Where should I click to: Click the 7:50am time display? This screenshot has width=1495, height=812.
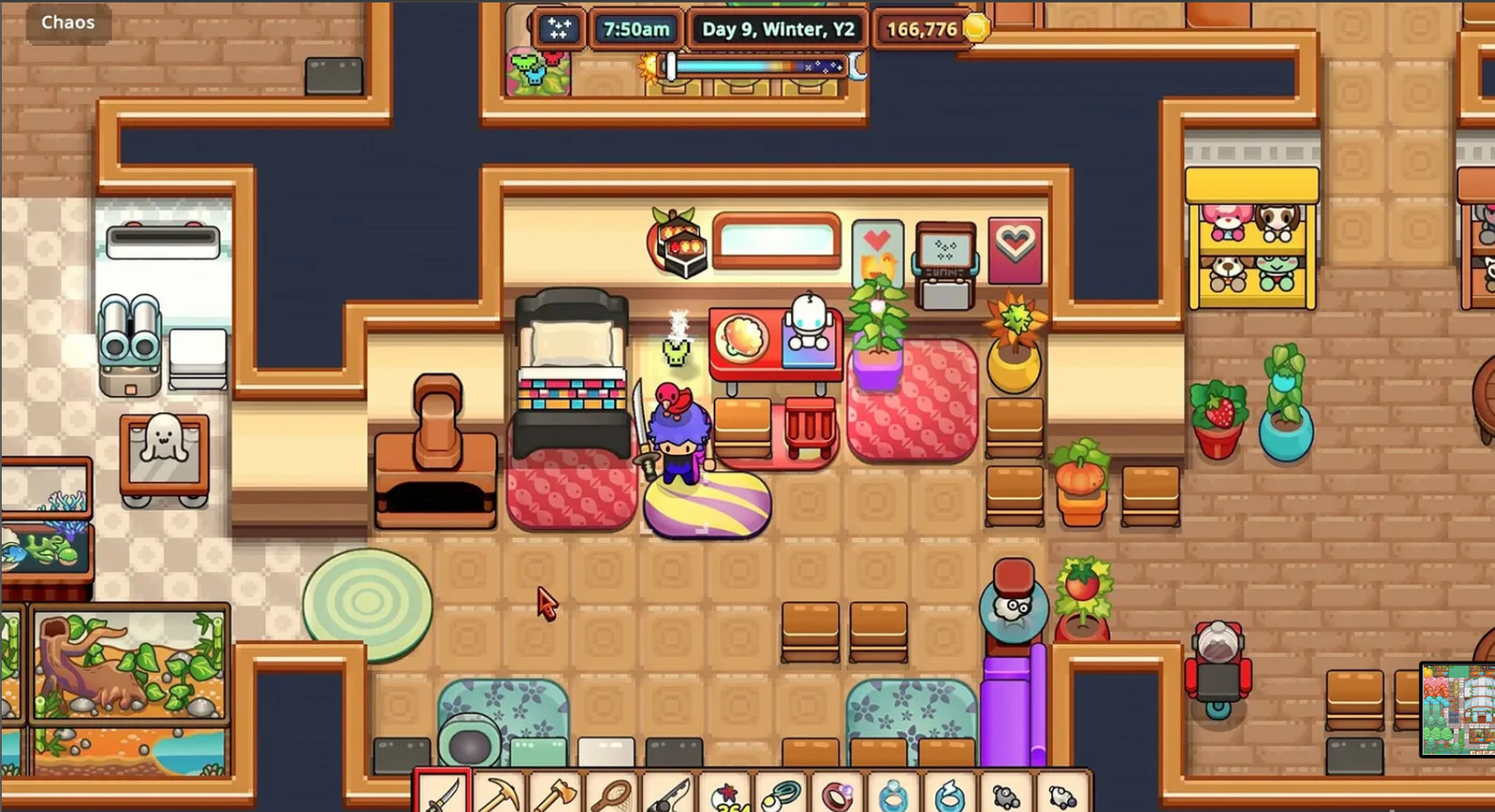[x=636, y=28]
